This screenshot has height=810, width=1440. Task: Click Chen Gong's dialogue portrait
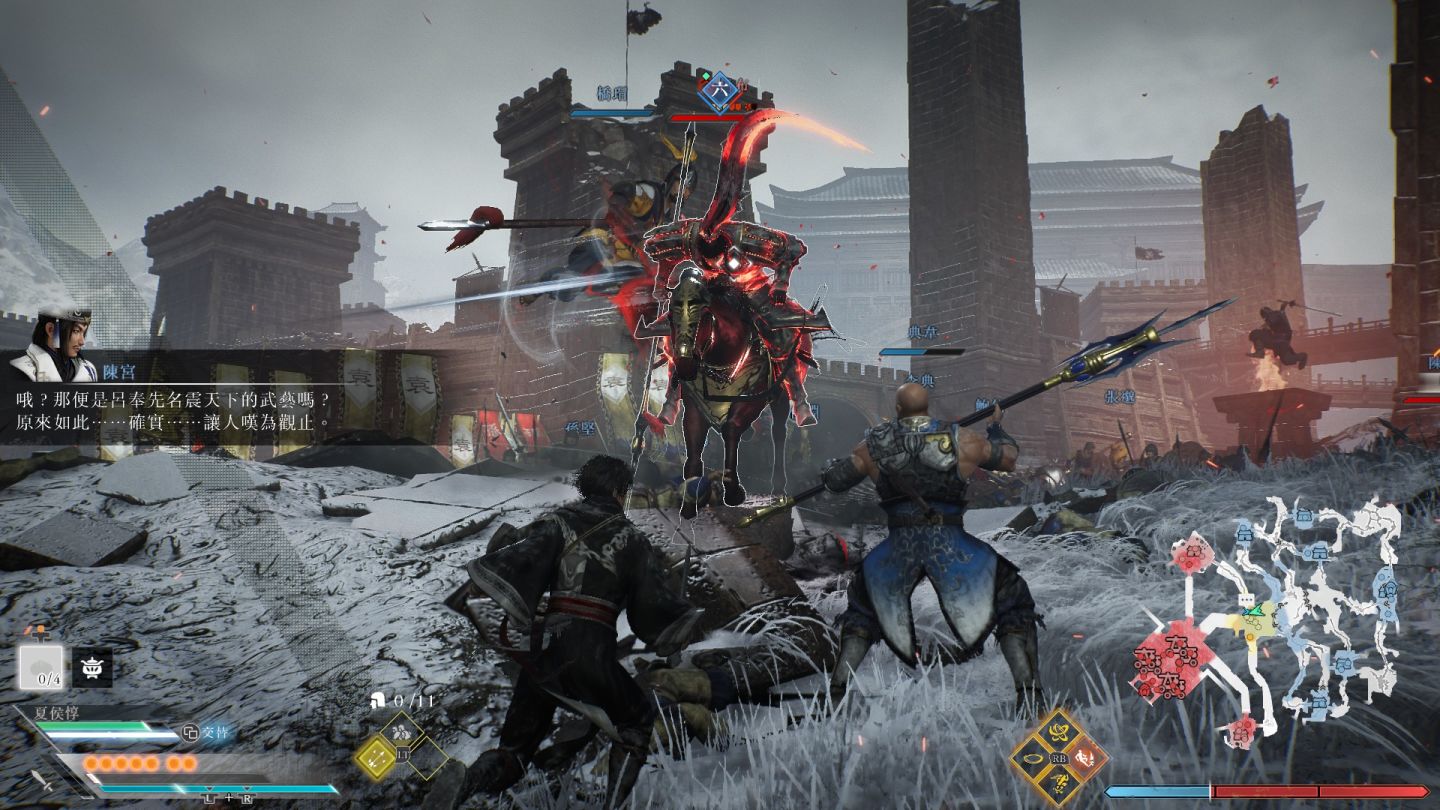point(55,344)
